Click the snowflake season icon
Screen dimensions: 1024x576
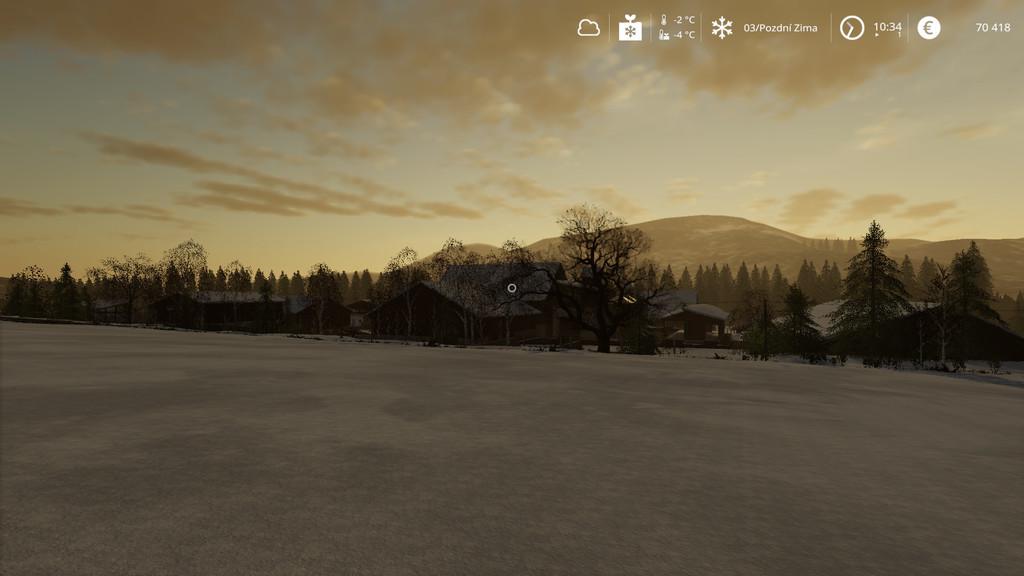pyautogui.click(x=722, y=28)
